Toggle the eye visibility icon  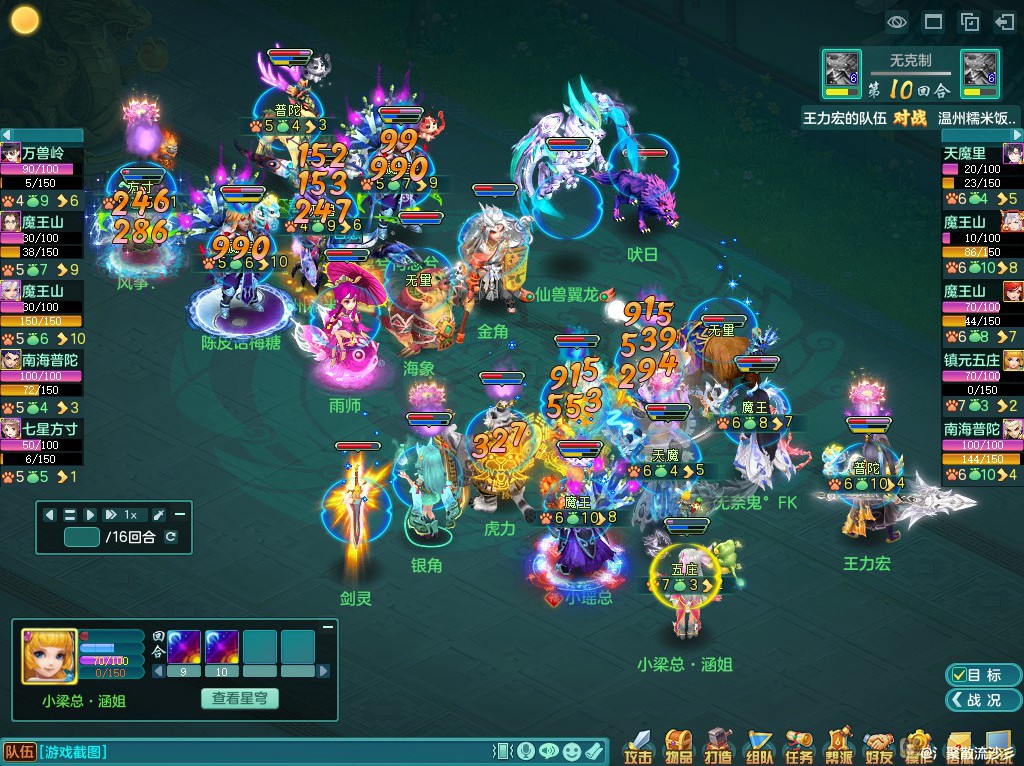(x=896, y=22)
